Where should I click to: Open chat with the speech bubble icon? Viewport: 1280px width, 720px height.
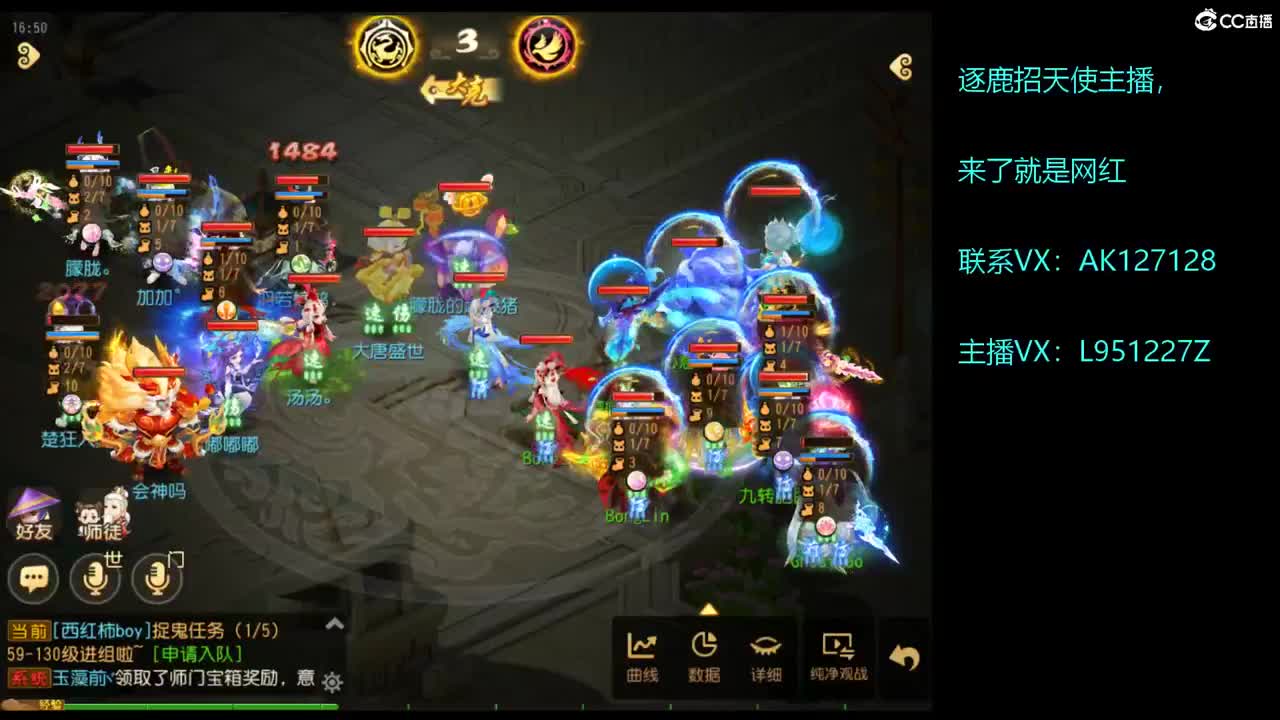tap(33, 578)
